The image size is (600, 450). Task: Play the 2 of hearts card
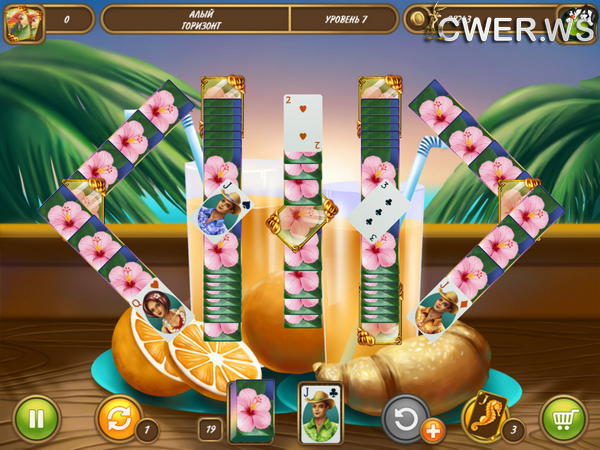[x=303, y=123]
